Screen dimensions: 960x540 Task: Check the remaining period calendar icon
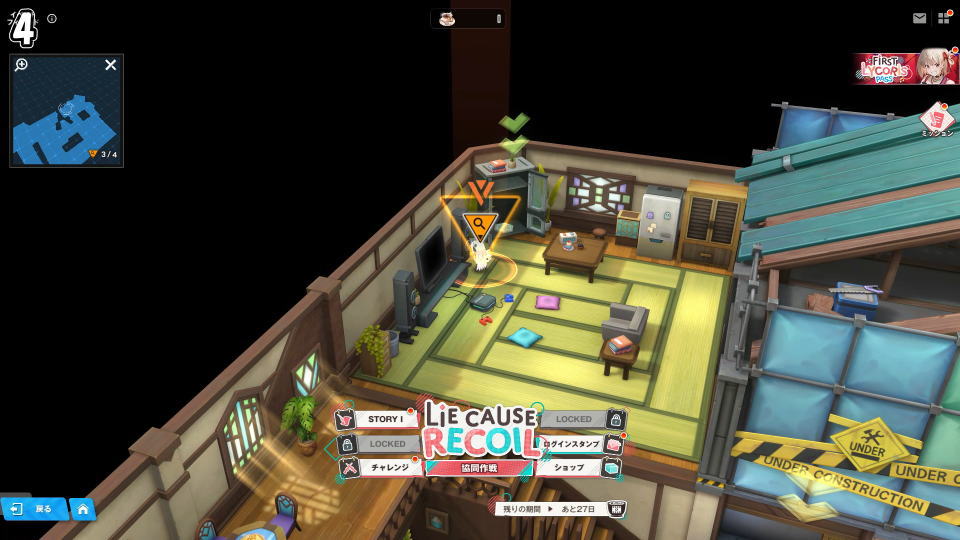pyautogui.click(x=617, y=509)
